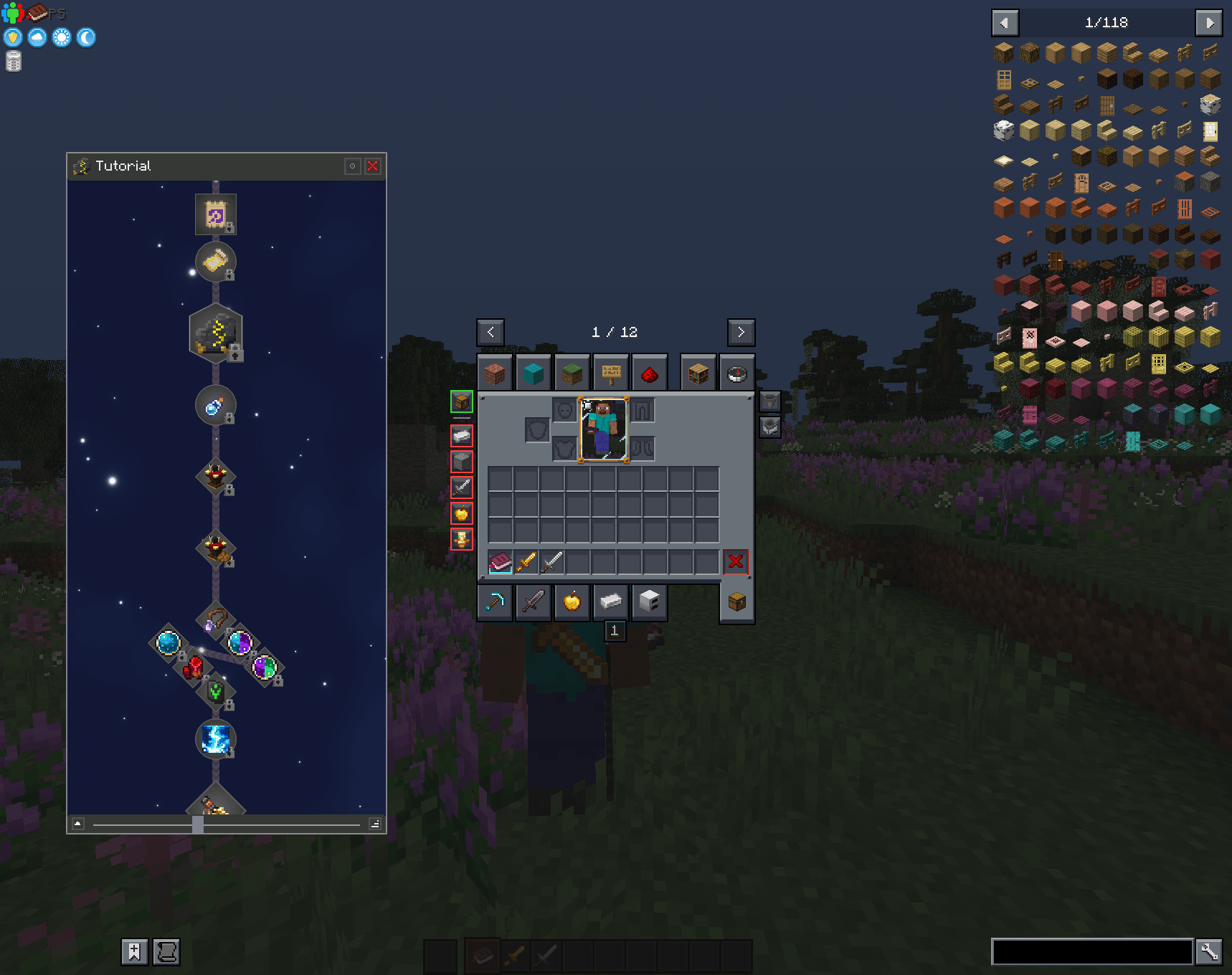This screenshot has height=975, width=1232.
Task: Pick the golden sword in hotbar
Action: (x=526, y=562)
